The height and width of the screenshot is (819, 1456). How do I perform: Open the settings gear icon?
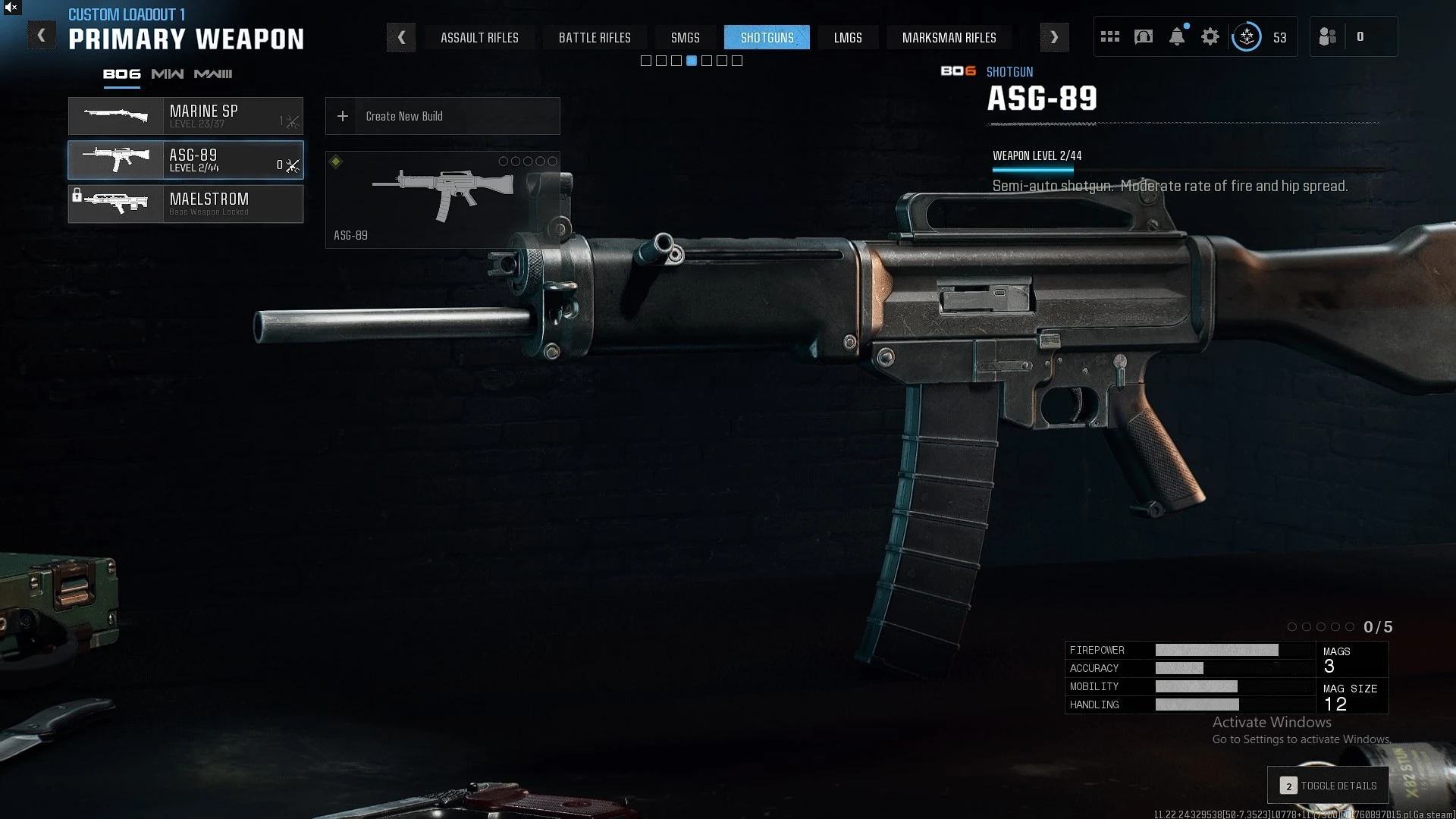pos(1210,36)
